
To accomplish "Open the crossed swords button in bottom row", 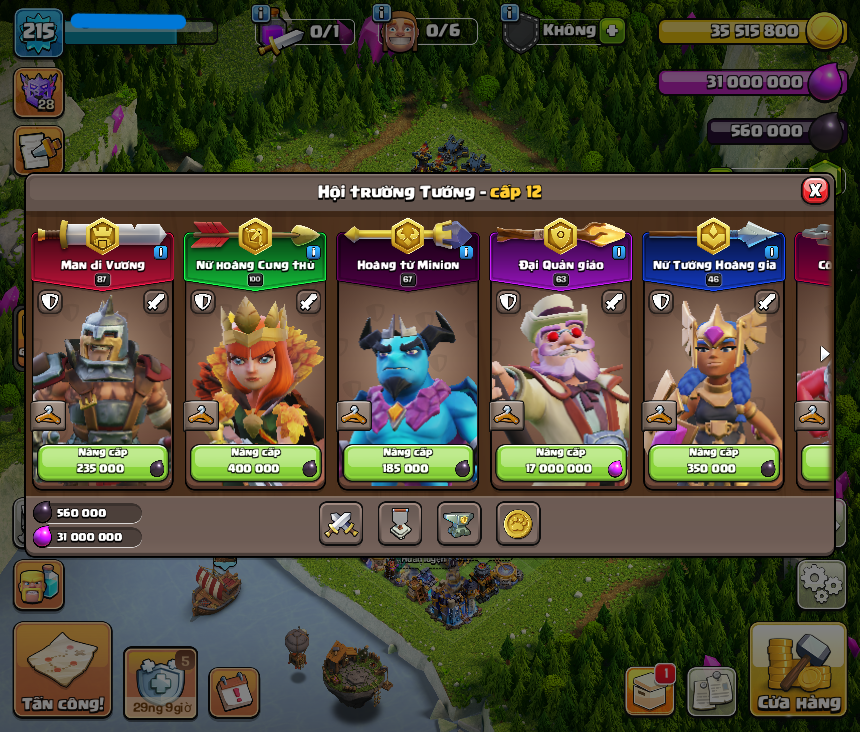I will click(341, 524).
